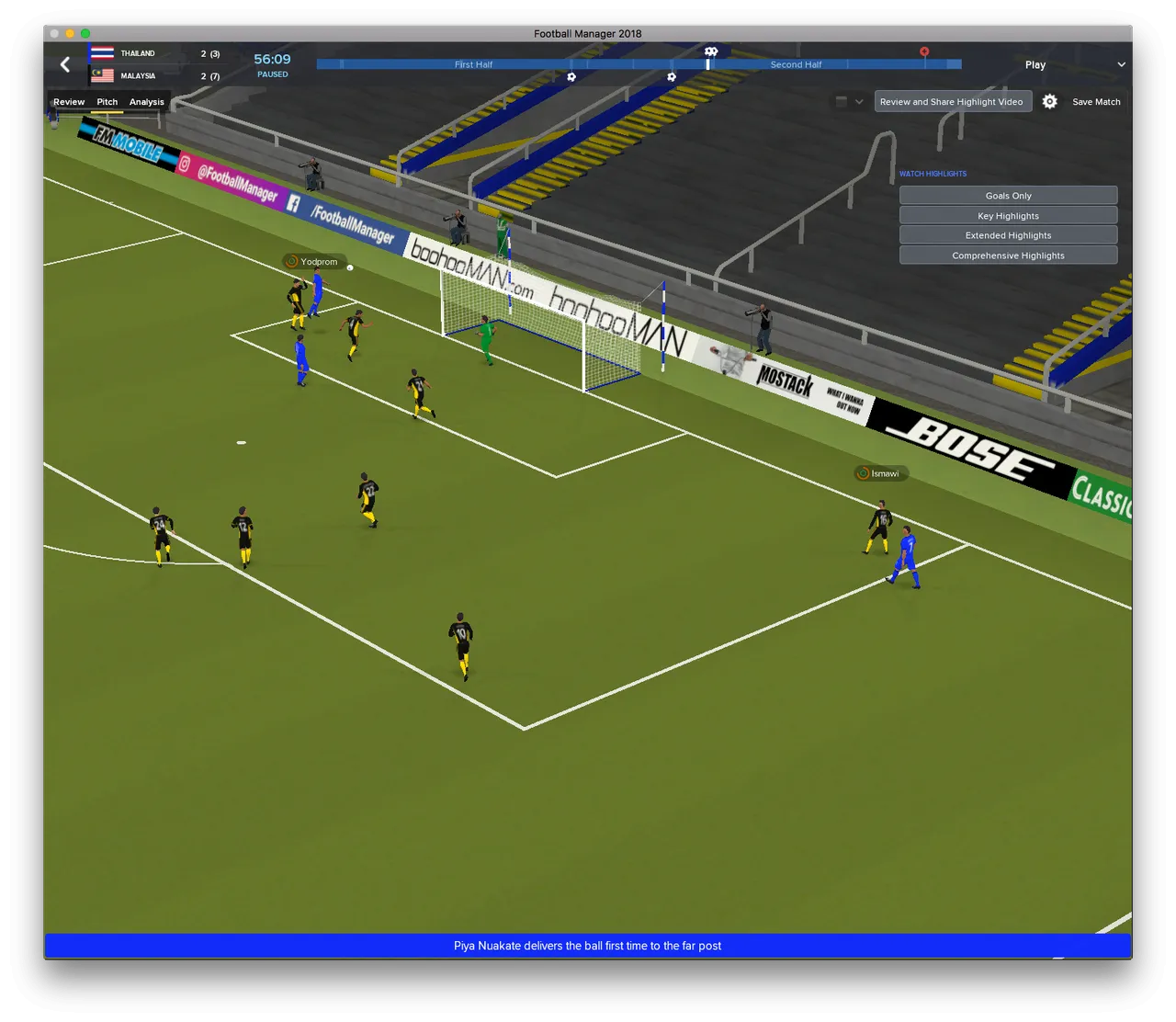
Task: Open match settings via the gear icon
Action: coord(1050,102)
